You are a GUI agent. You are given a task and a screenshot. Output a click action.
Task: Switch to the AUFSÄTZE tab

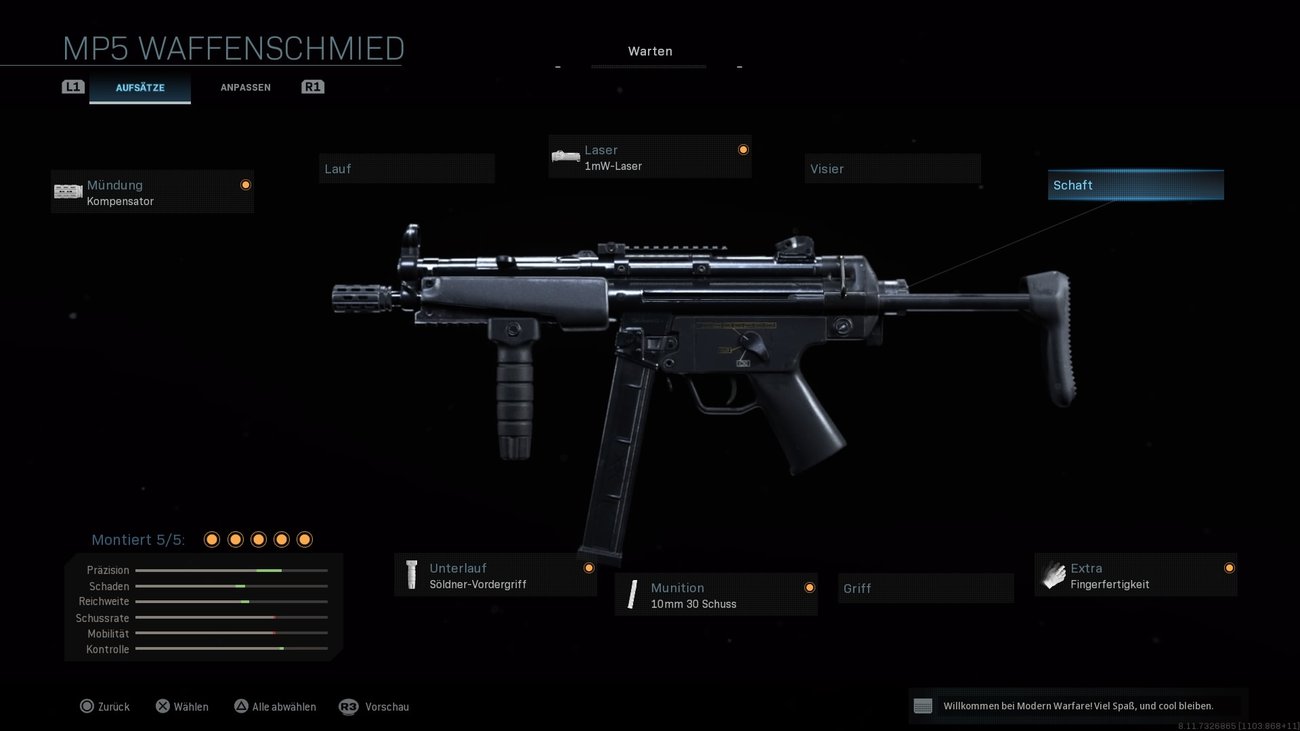point(140,87)
